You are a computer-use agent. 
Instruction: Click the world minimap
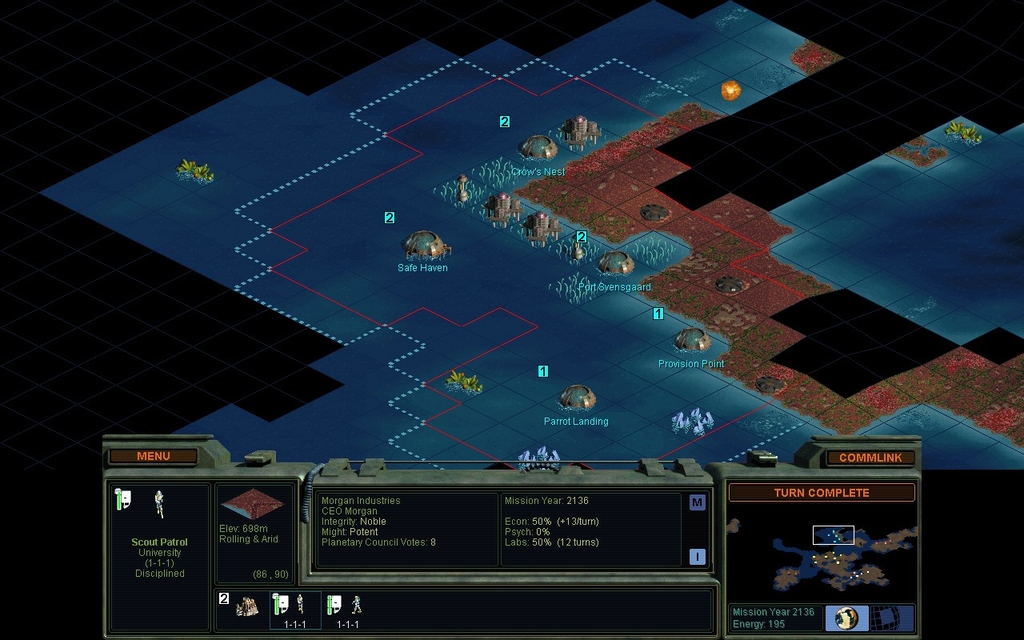tap(821, 553)
